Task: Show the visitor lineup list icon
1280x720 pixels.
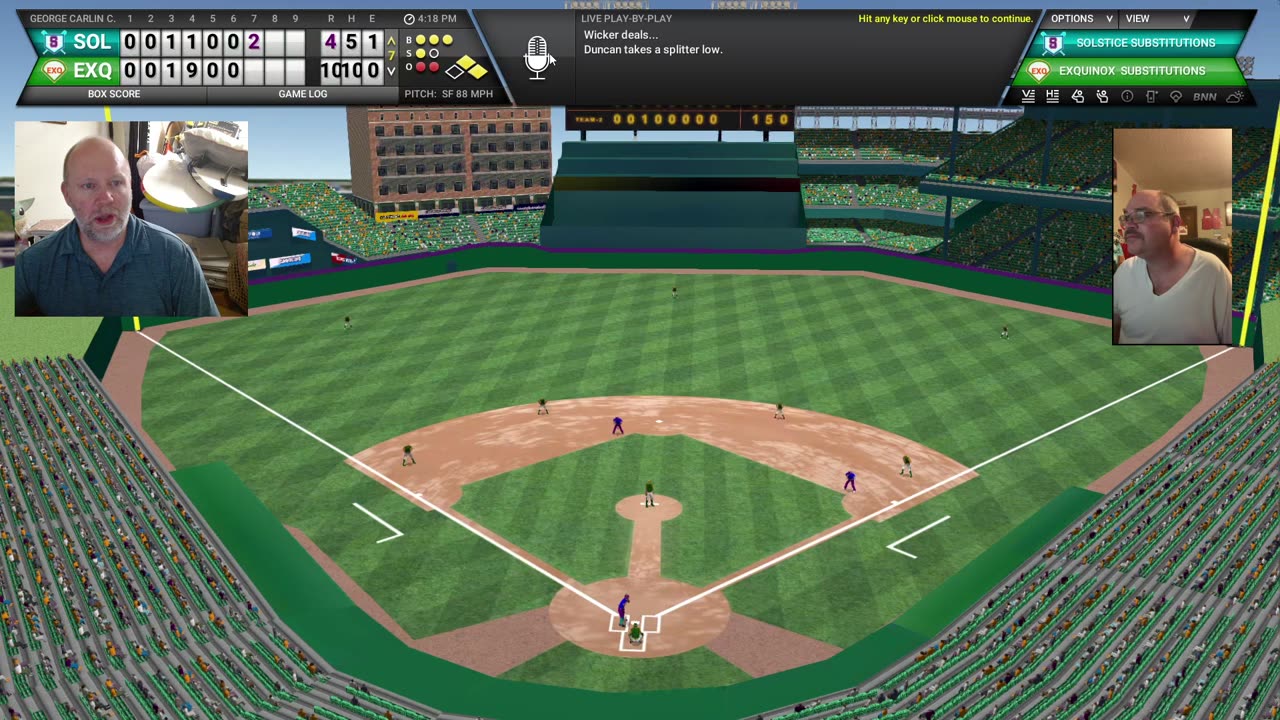Action: pyautogui.click(x=1028, y=96)
